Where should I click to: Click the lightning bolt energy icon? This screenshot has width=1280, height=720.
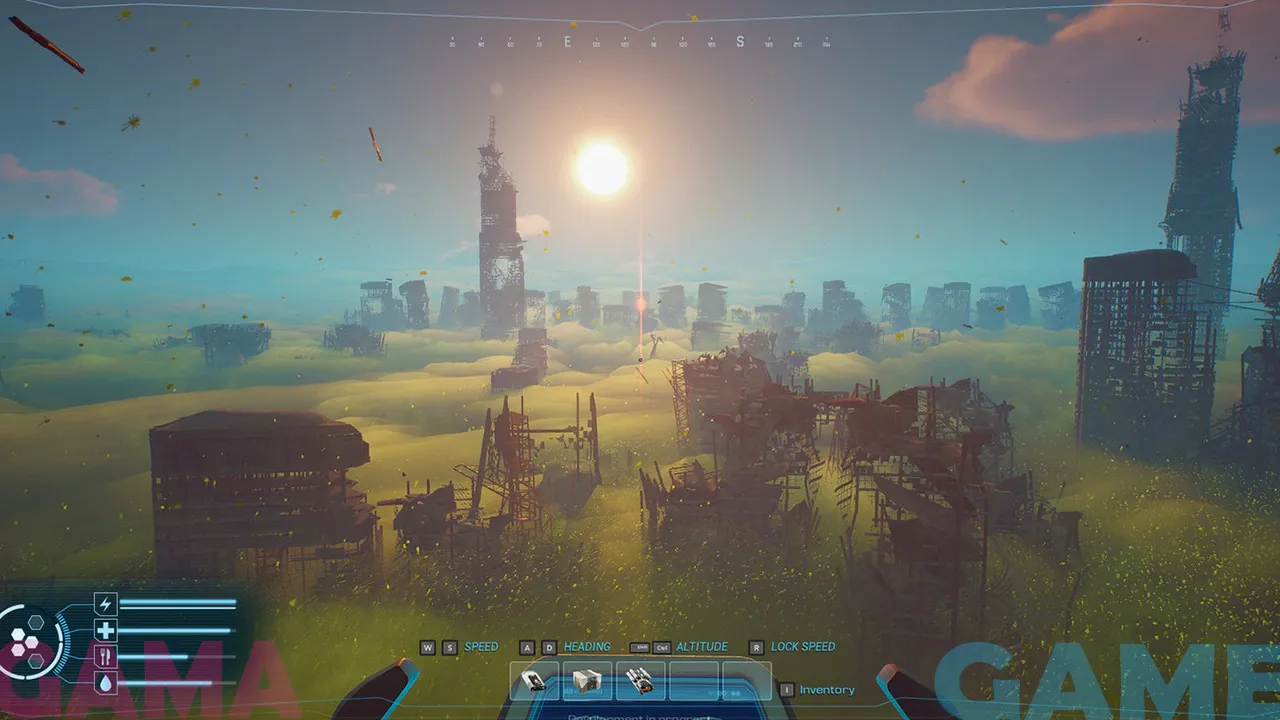pyautogui.click(x=105, y=603)
